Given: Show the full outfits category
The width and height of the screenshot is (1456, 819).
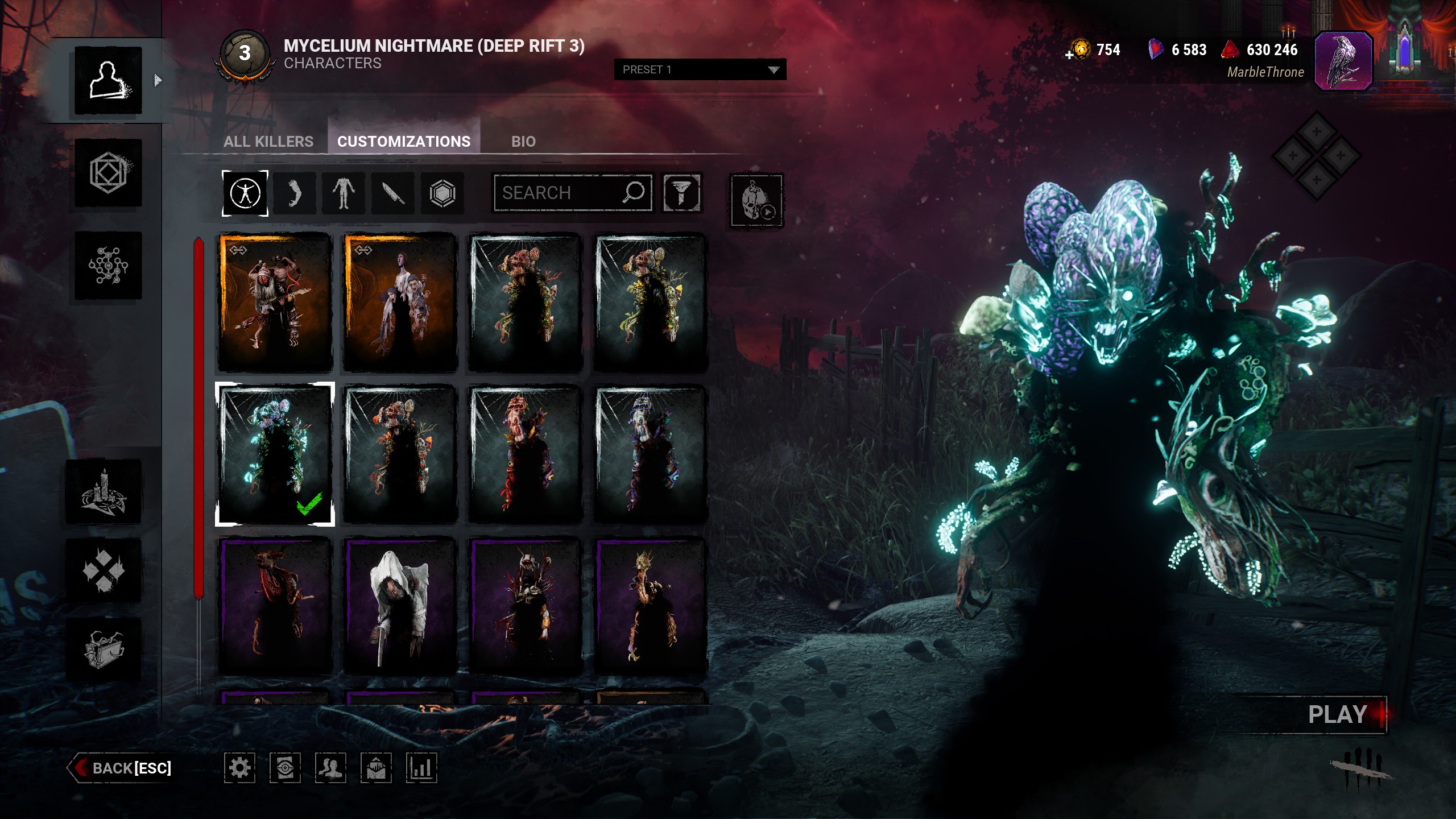Looking at the screenshot, I should tap(245, 193).
